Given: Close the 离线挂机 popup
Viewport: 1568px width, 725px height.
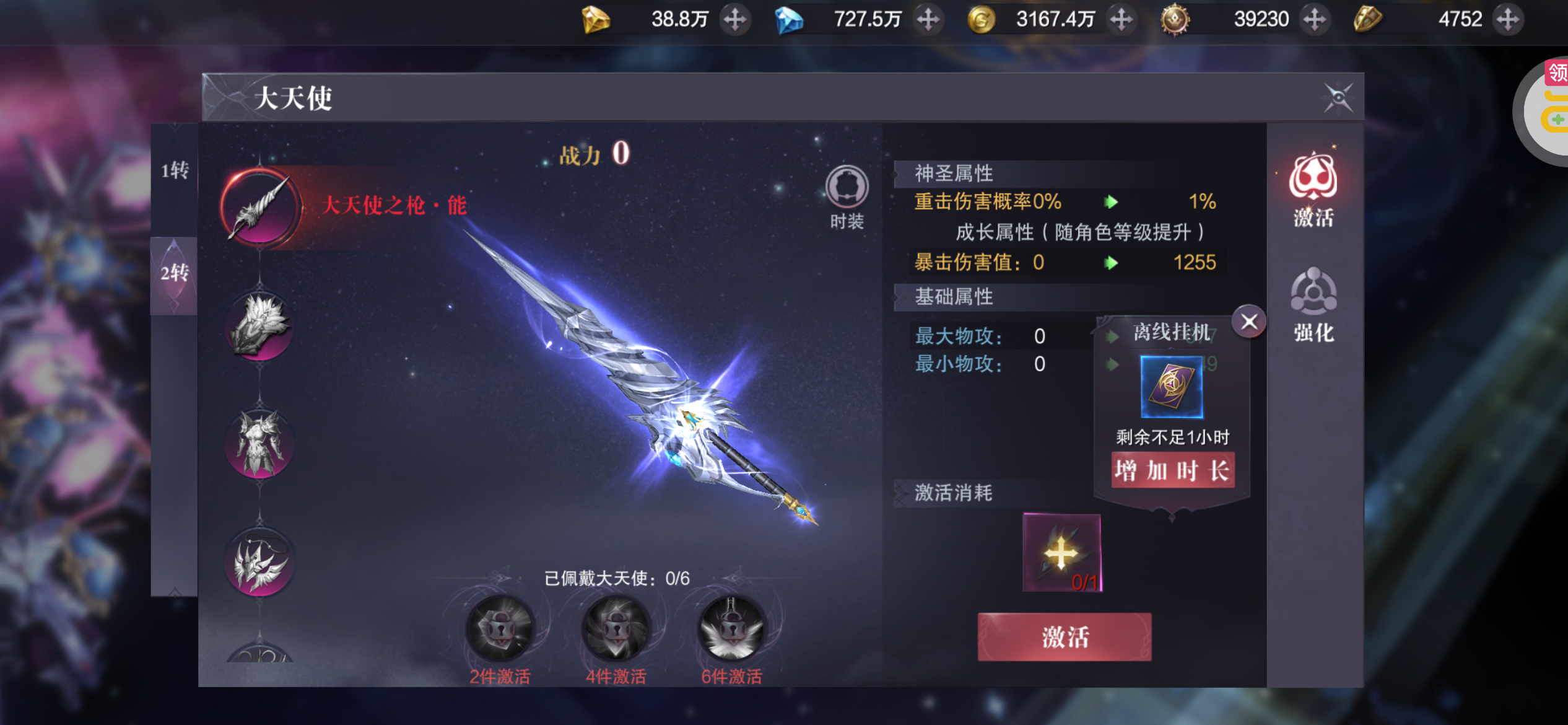Looking at the screenshot, I should 1248,322.
